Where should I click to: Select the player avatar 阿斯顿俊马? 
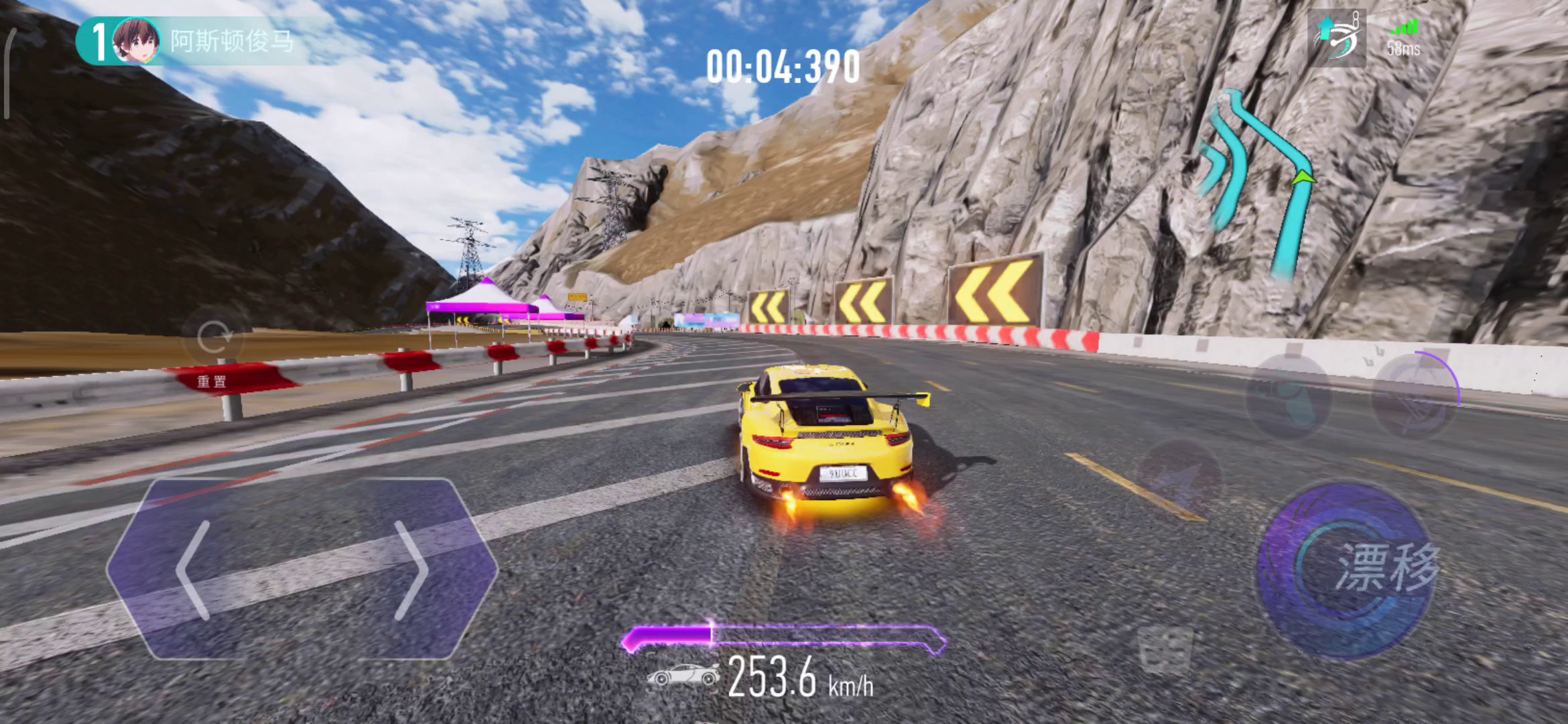click(x=136, y=41)
